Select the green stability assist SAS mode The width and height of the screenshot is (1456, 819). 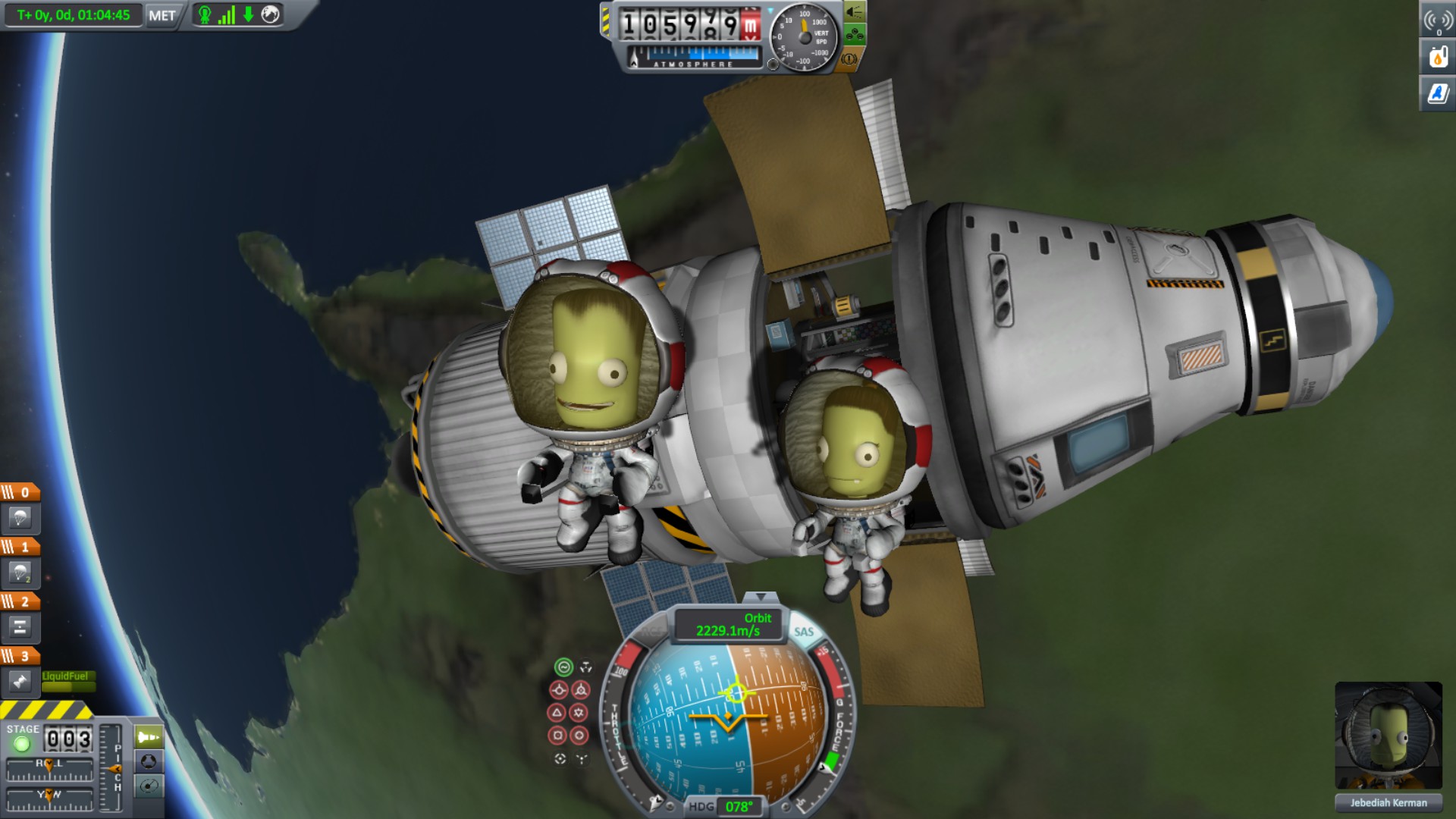(563, 667)
